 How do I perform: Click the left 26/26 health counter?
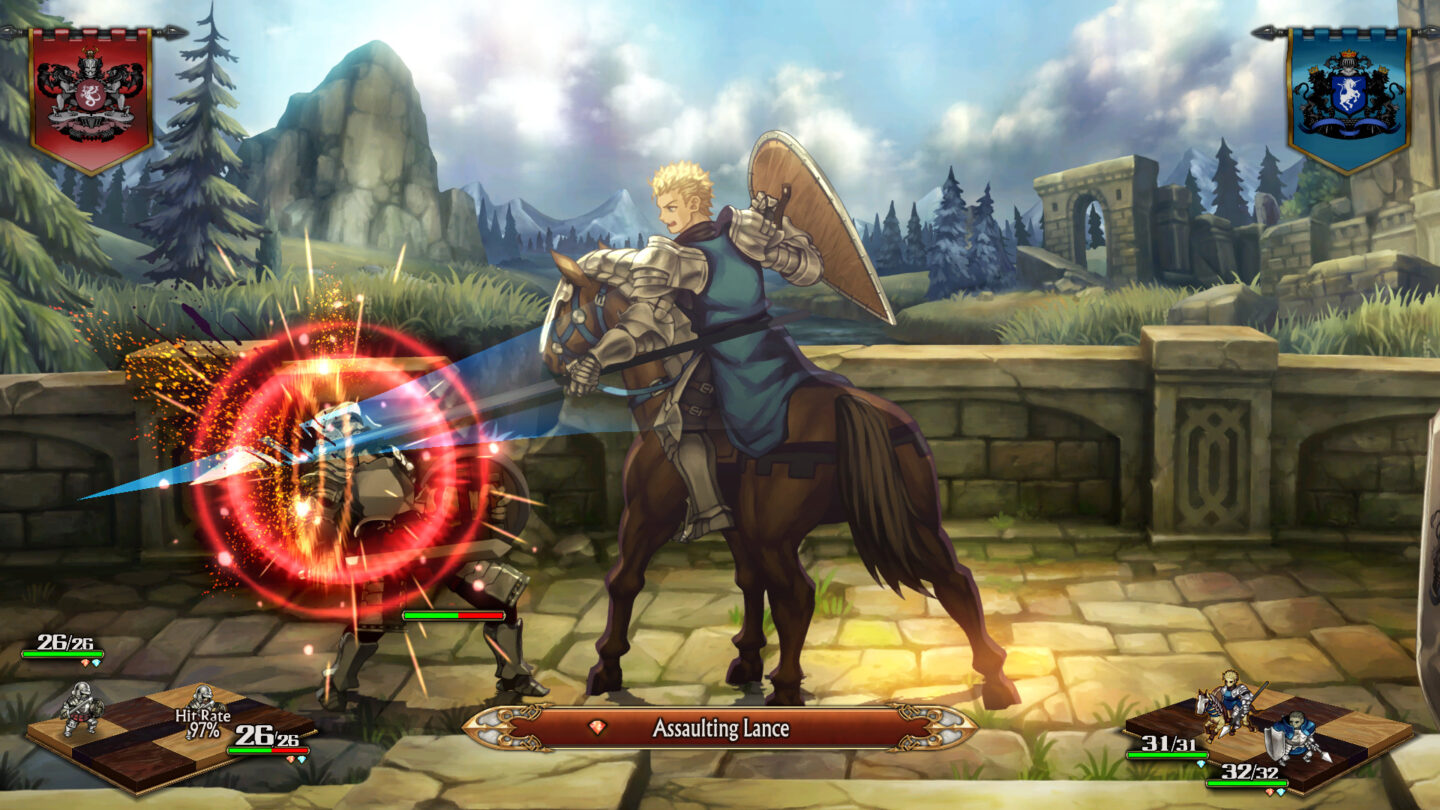click(x=64, y=642)
